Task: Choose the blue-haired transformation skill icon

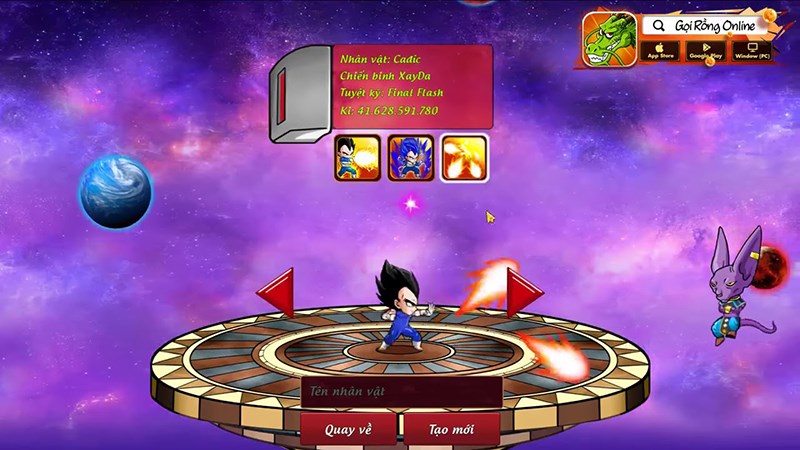Action: pos(411,158)
